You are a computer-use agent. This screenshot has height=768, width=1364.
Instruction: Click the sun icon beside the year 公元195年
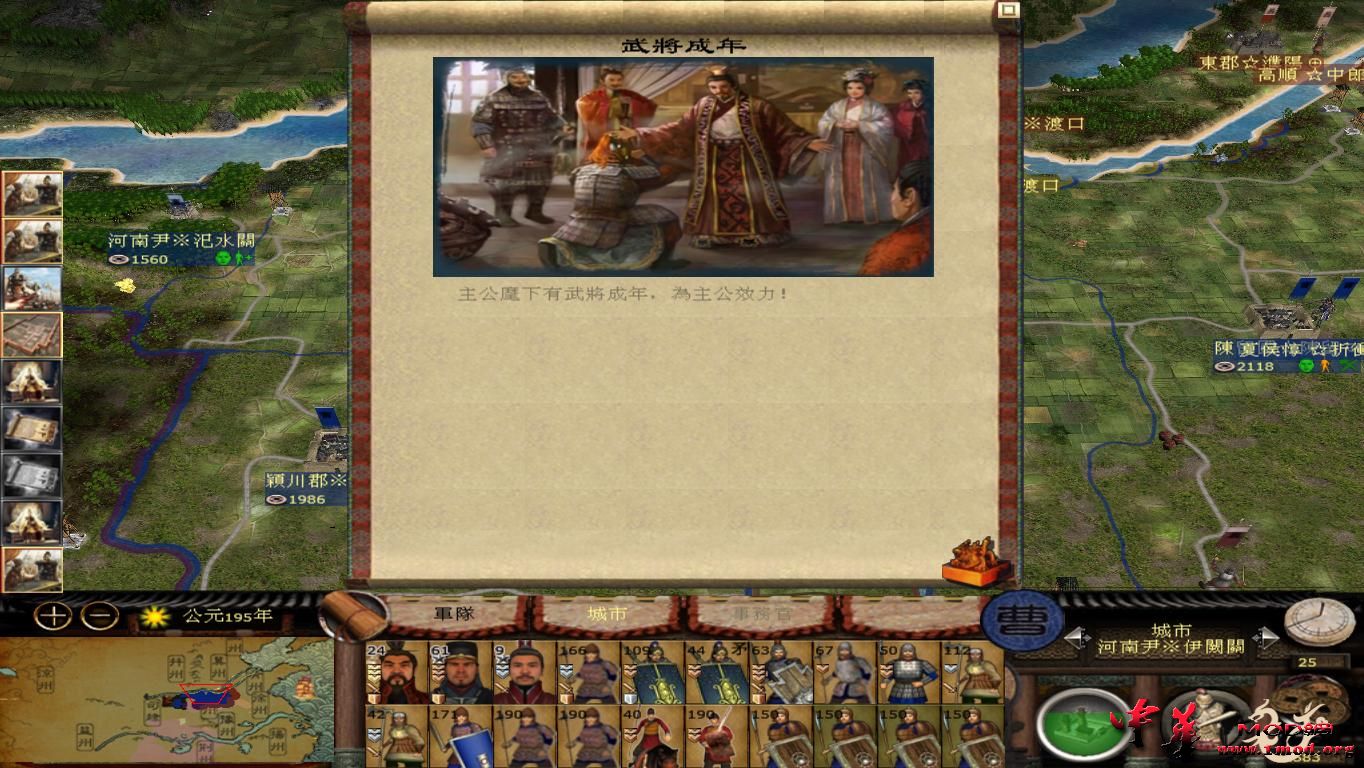(152, 618)
